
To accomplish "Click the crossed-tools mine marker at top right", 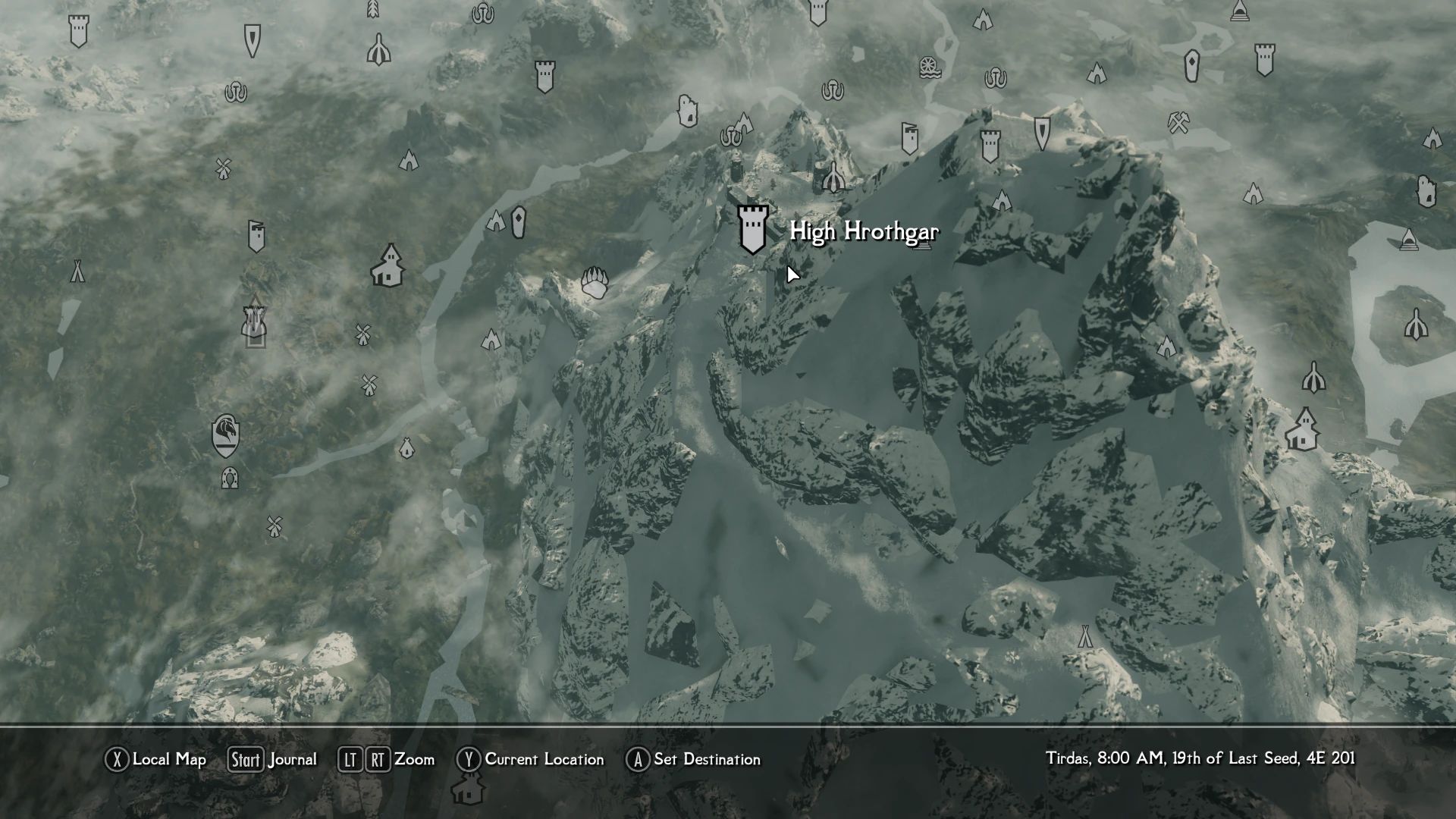I will click(x=1178, y=121).
